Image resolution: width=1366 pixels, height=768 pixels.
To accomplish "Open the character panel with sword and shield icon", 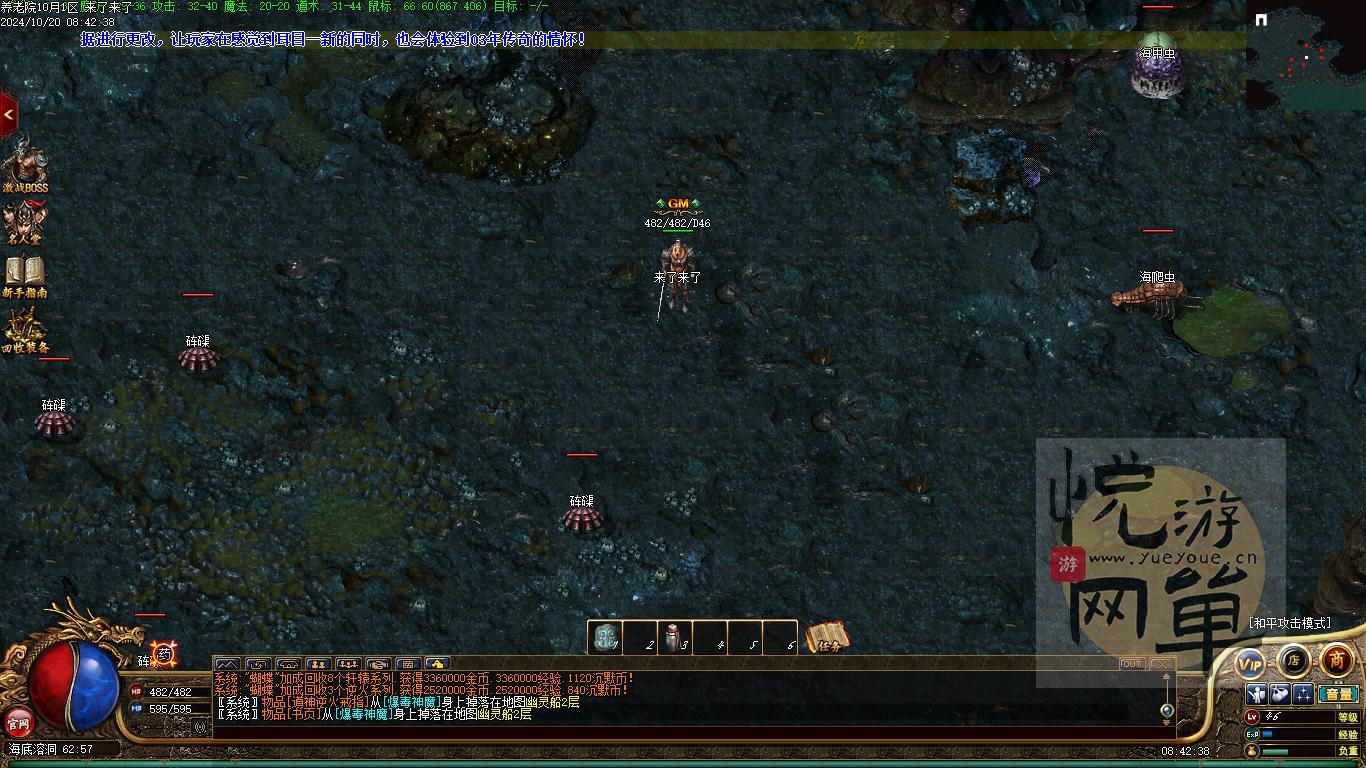I will [x=1256, y=694].
